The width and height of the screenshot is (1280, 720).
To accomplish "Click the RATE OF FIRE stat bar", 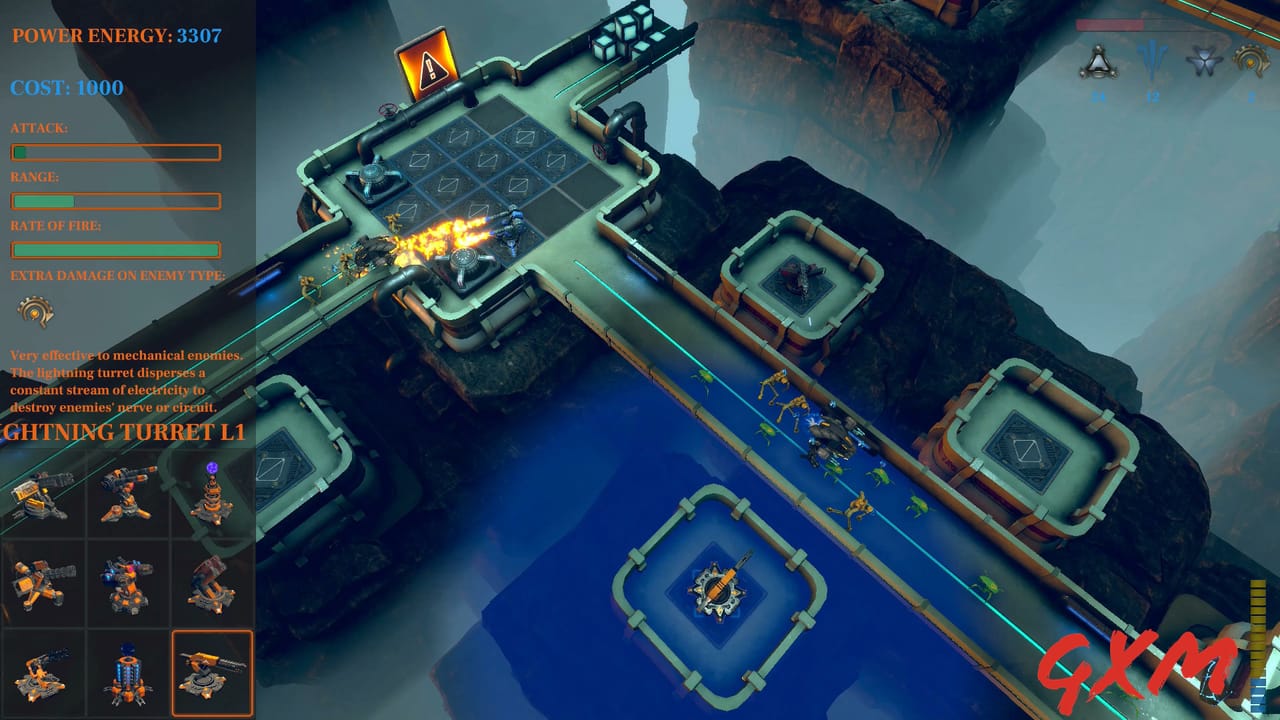I will 115,250.
